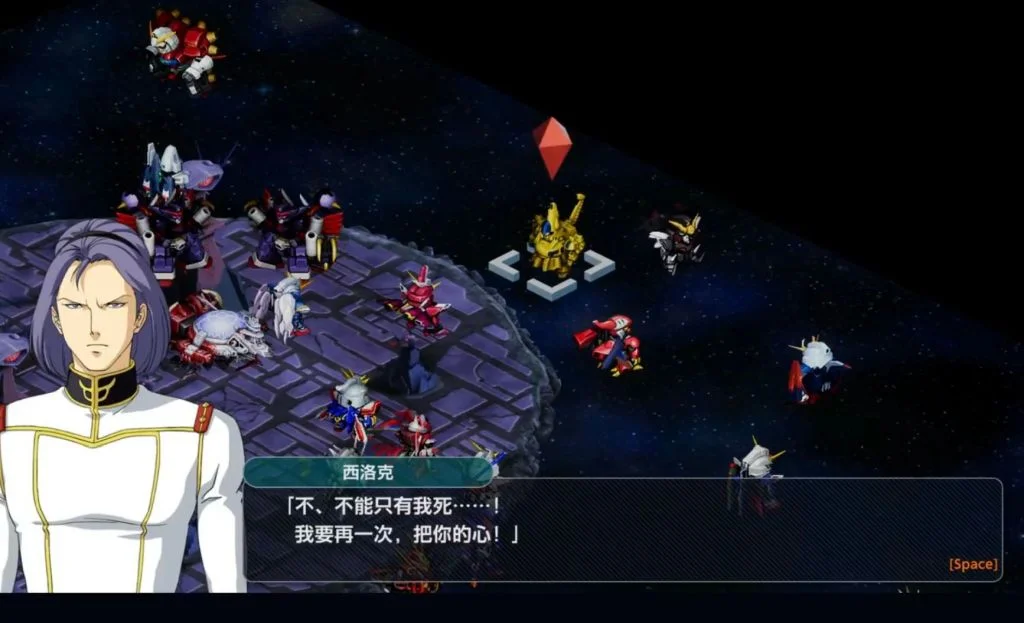The height and width of the screenshot is (623, 1024).
Task: Select the gold mech under the cursor brackets
Action: pyautogui.click(x=556, y=240)
